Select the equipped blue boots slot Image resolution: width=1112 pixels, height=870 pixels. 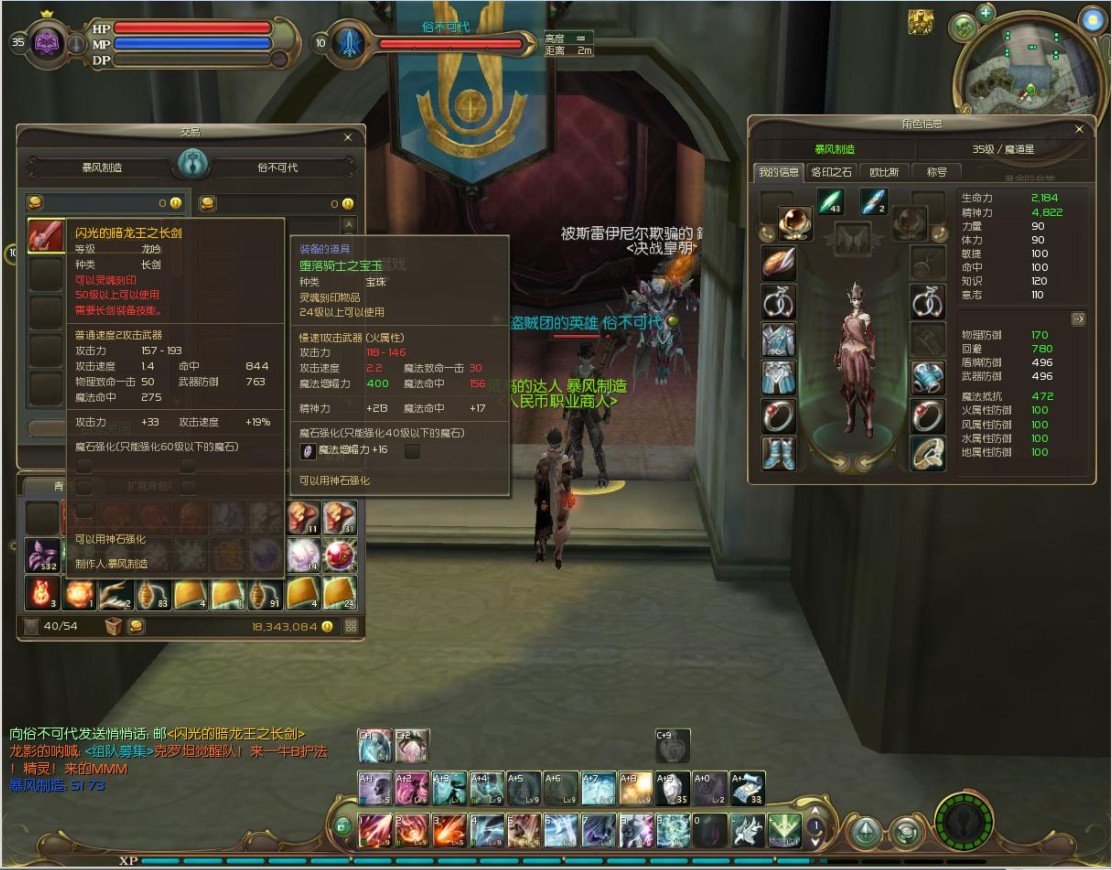pos(778,453)
